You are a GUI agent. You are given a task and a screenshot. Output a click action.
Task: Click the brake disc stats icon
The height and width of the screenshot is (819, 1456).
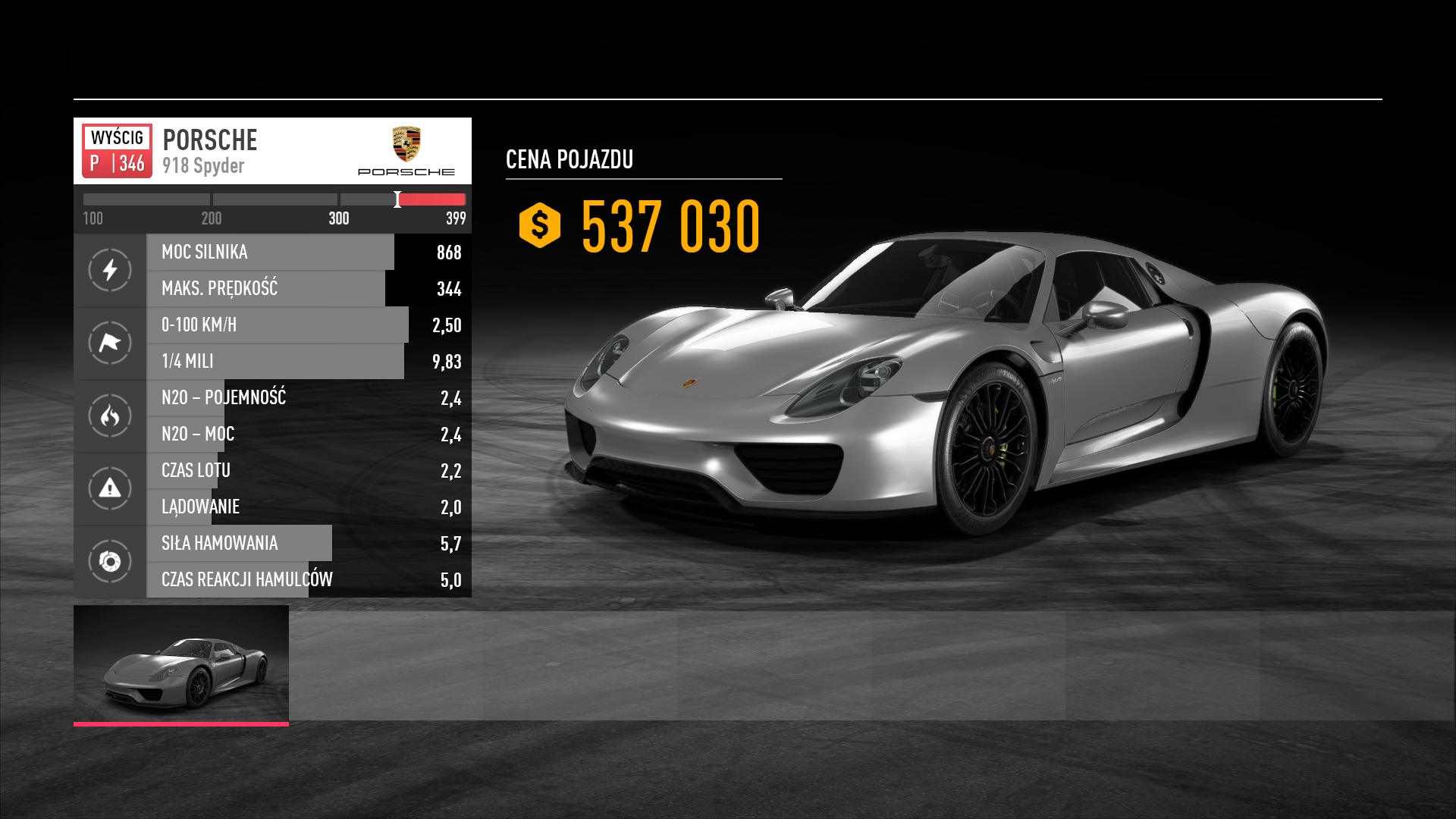110,561
